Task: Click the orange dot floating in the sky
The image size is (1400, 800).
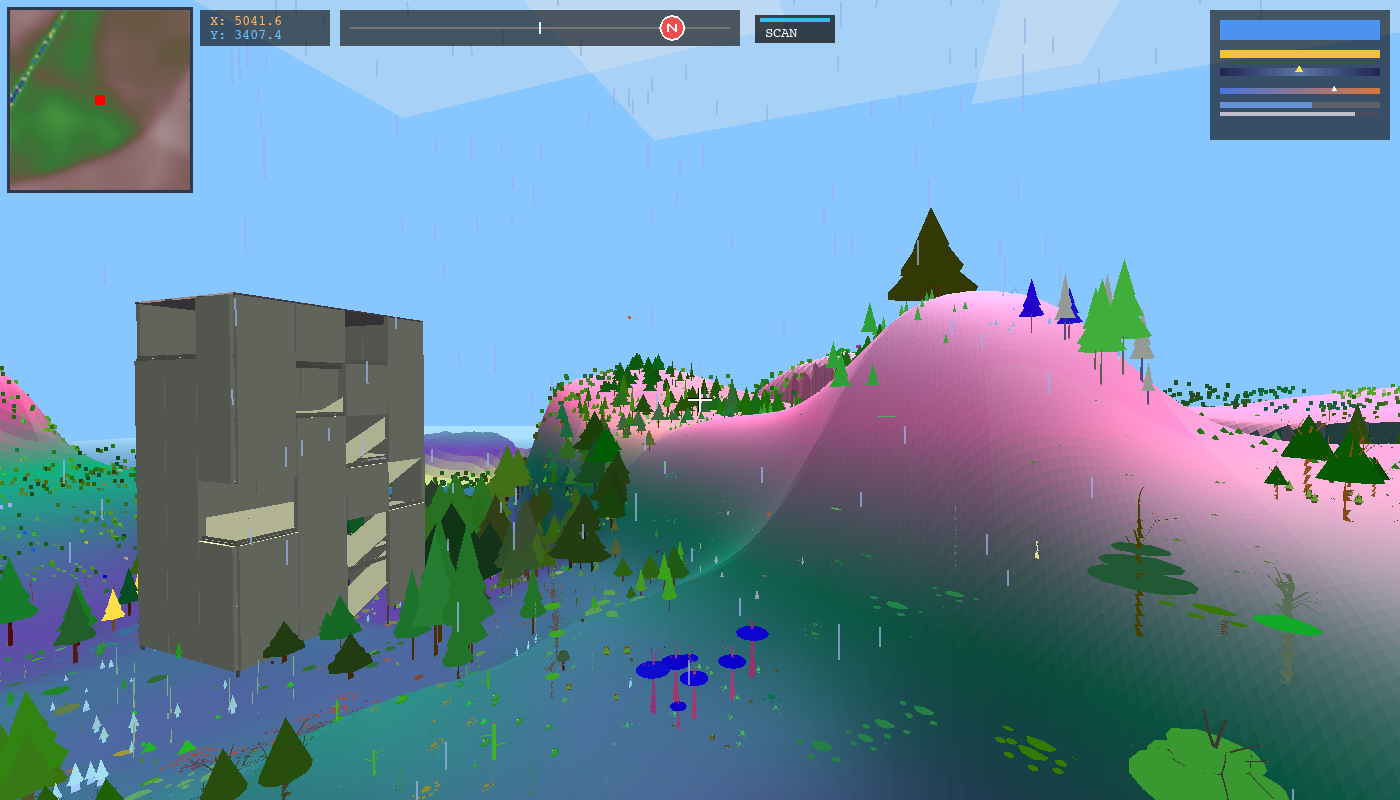Action: [x=629, y=315]
